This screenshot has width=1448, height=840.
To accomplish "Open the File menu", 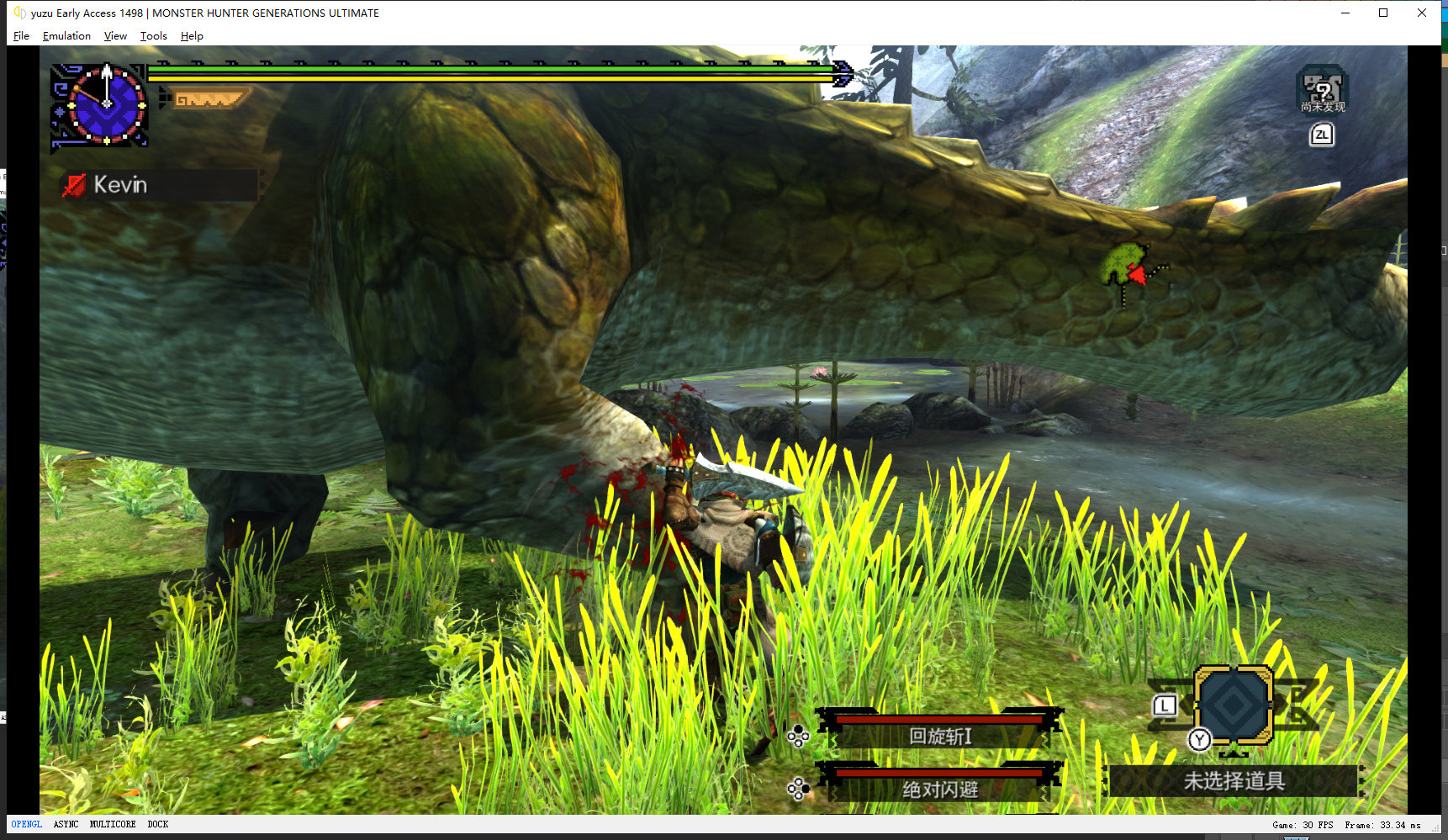I will point(21,36).
